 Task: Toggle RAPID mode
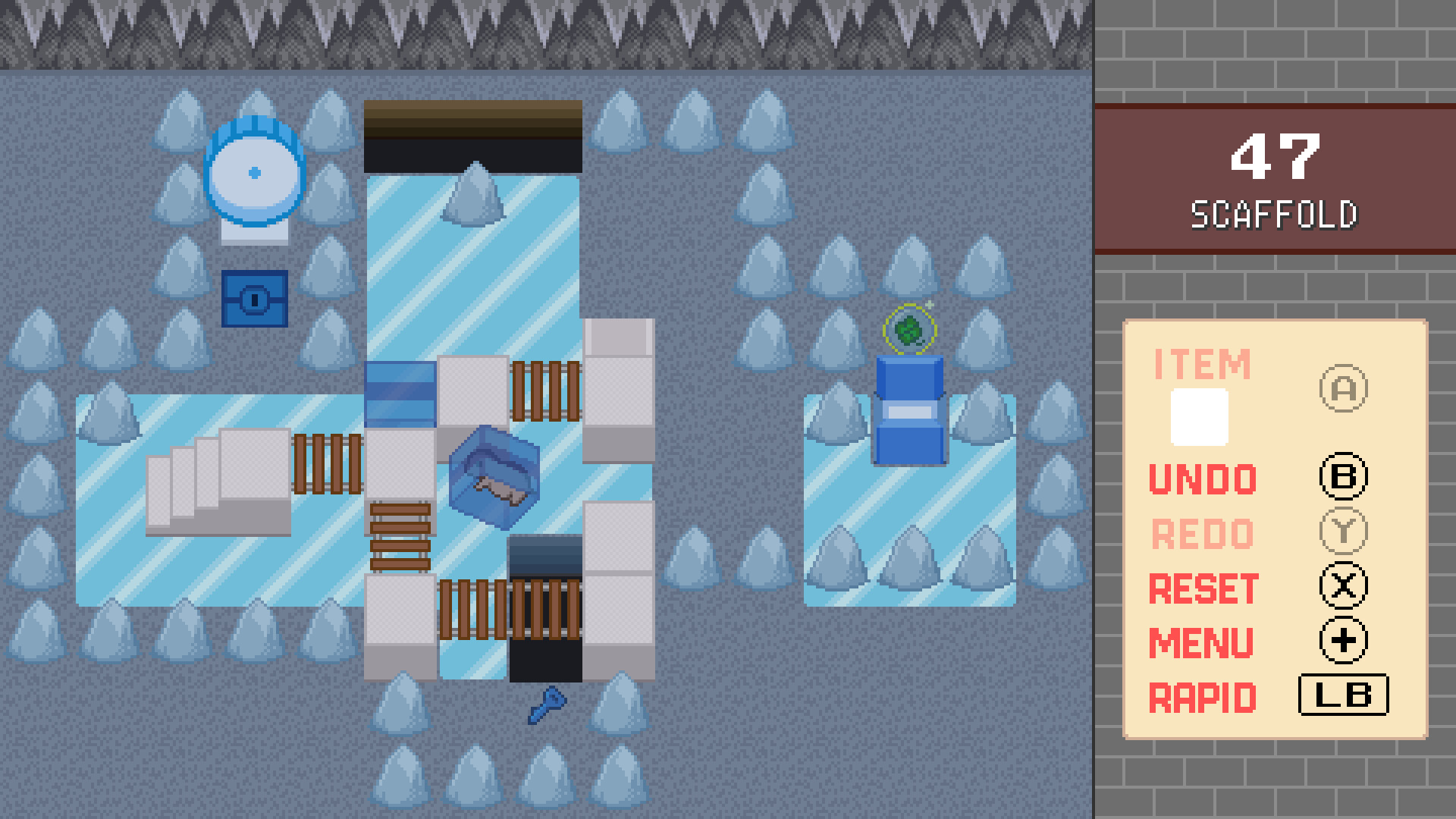pyautogui.click(x=1202, y=695)
